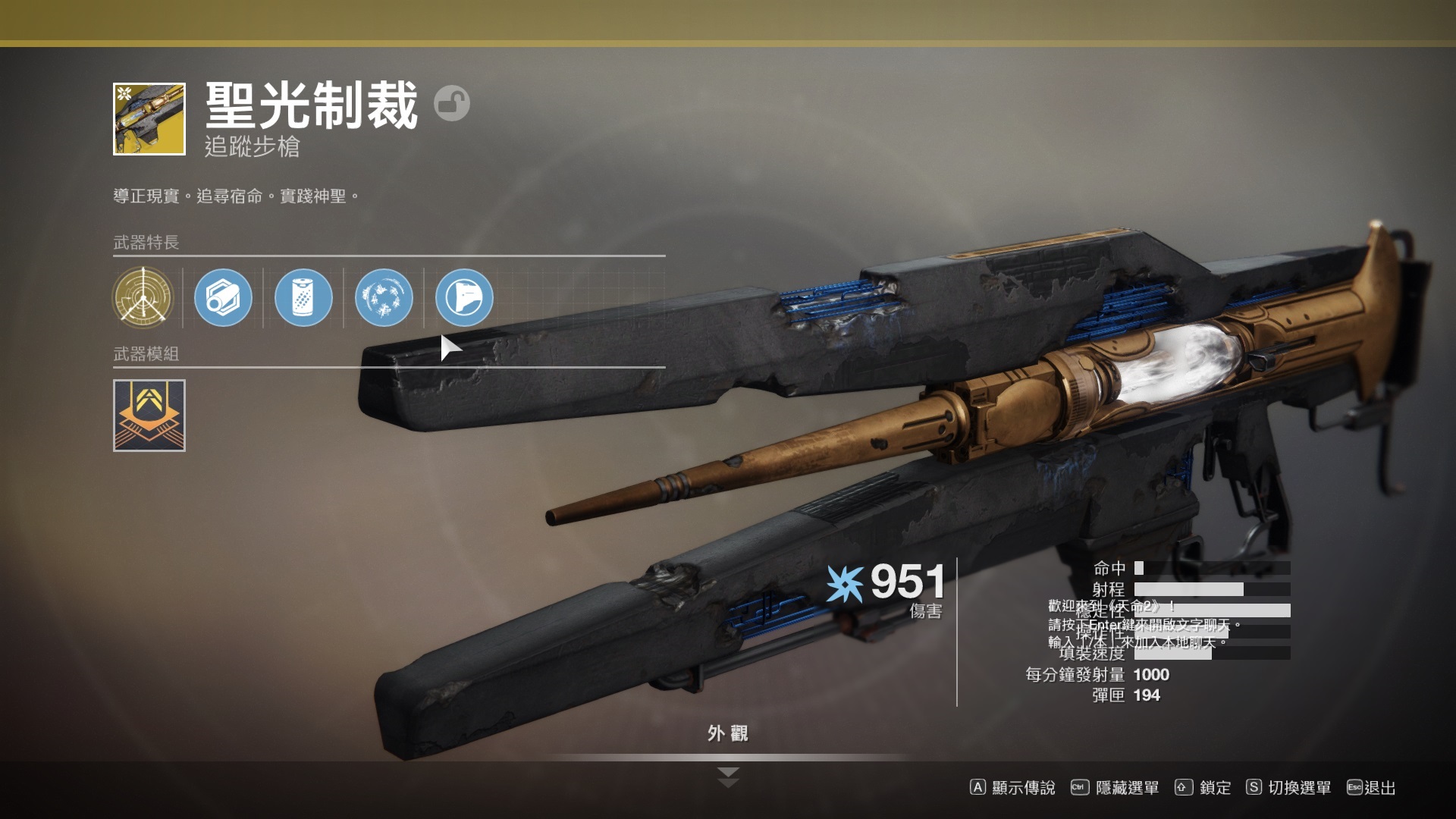This screenshot has width=1456, height=819.
Task: Expand the down arrow below 外觀
Action: (728, 777)
